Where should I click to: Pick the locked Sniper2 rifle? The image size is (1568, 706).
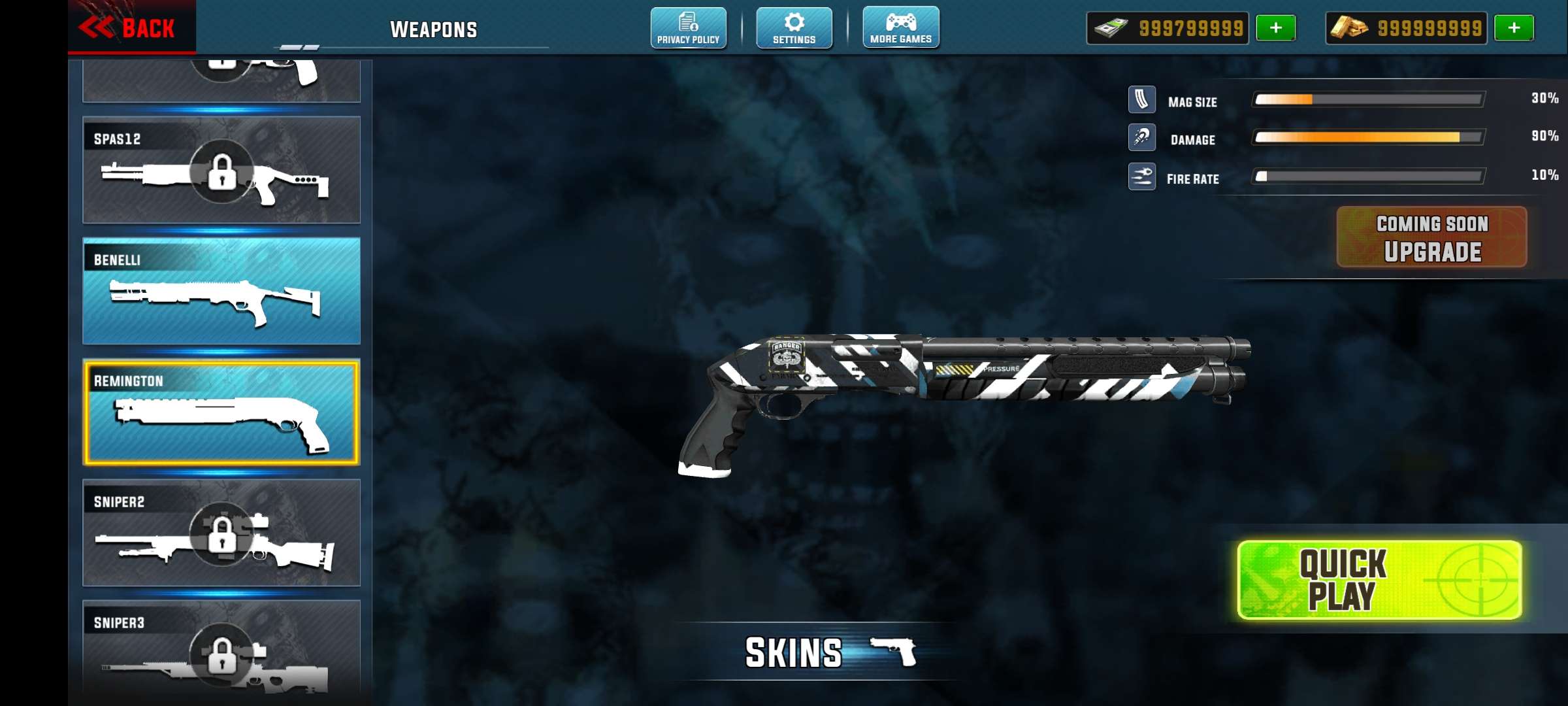coord(221,533)
